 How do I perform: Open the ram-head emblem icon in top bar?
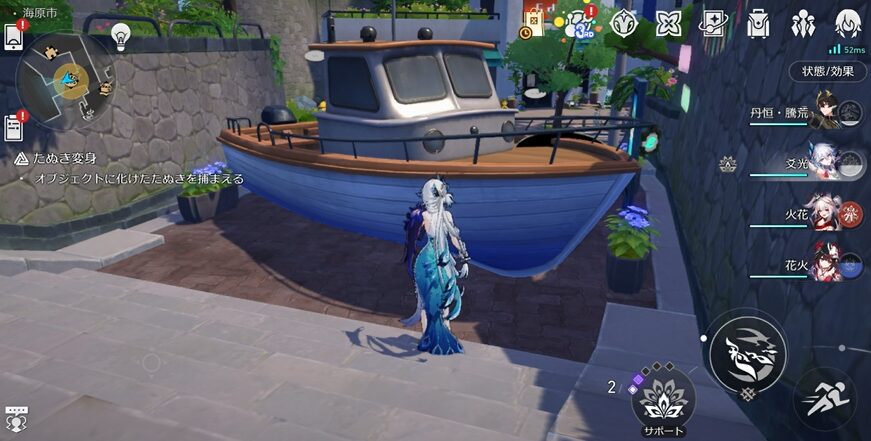[623, 23]
